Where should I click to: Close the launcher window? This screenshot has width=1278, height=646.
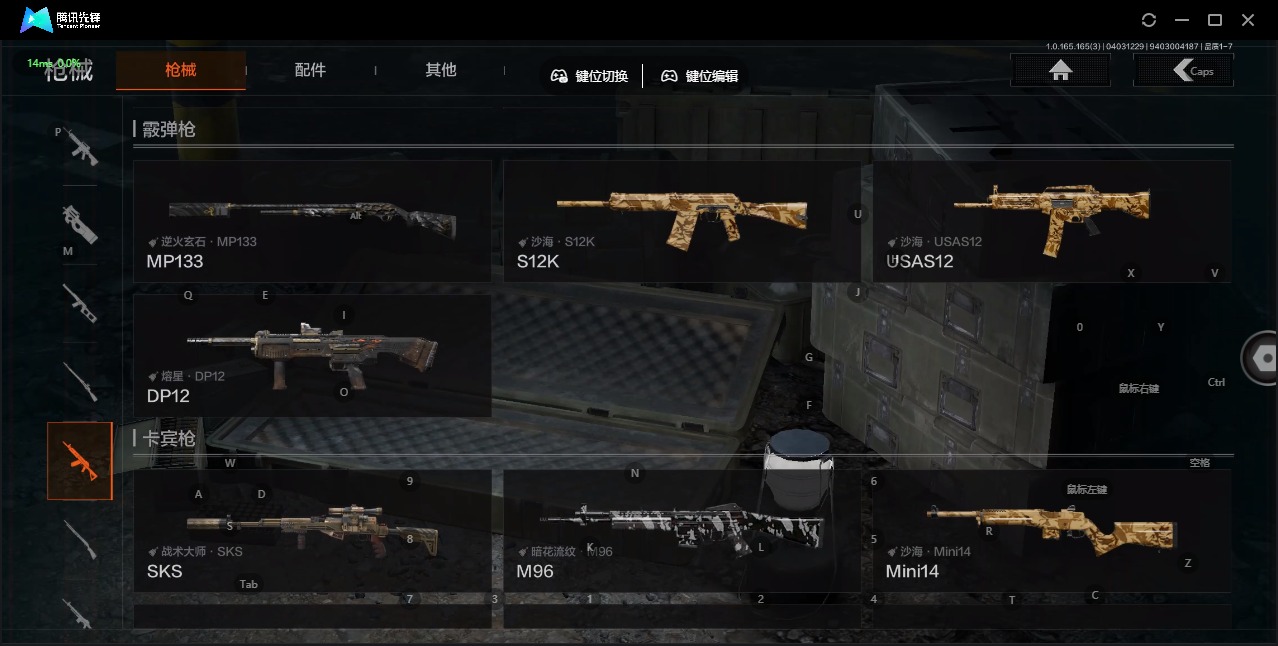click(1248, 20)
